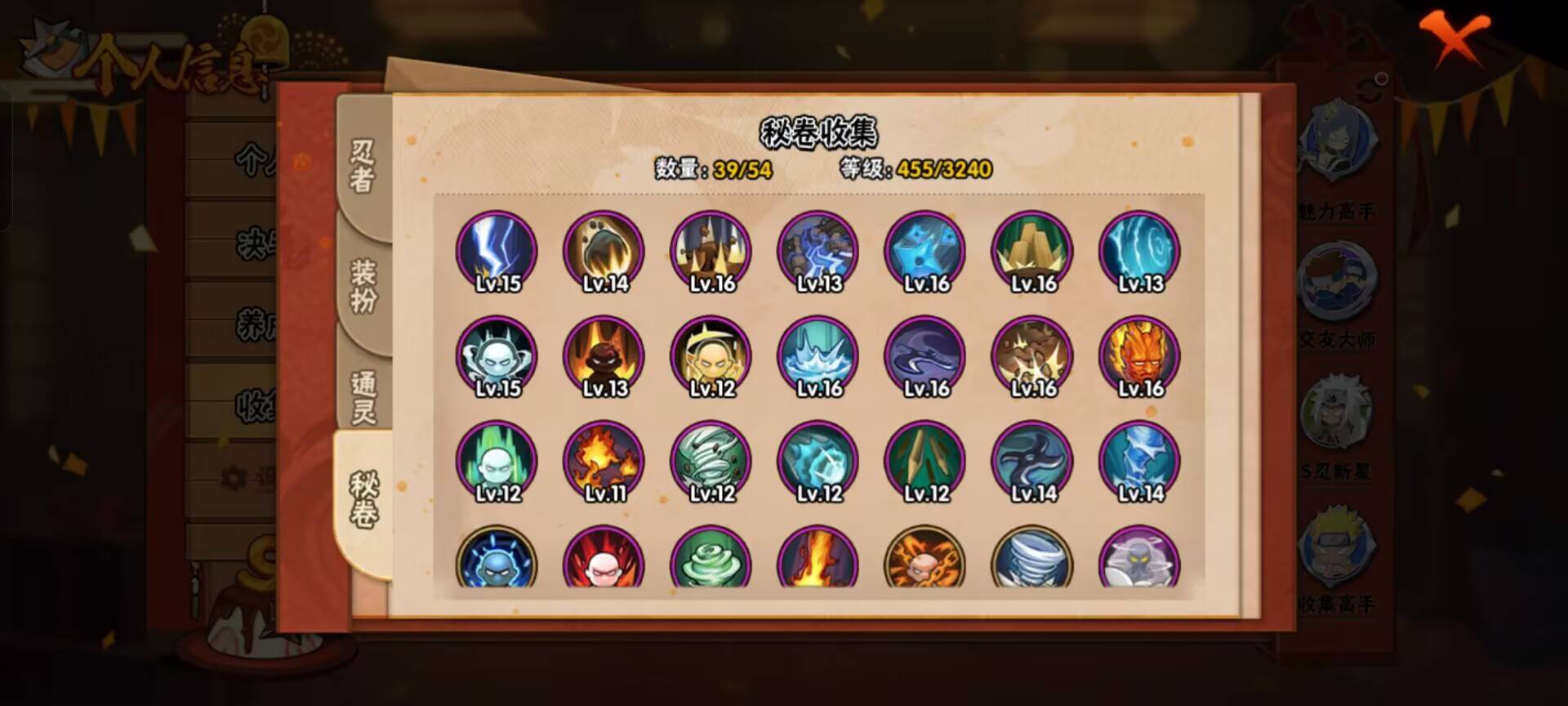Click the Lv.16 water splash scroll

point(817,358)
